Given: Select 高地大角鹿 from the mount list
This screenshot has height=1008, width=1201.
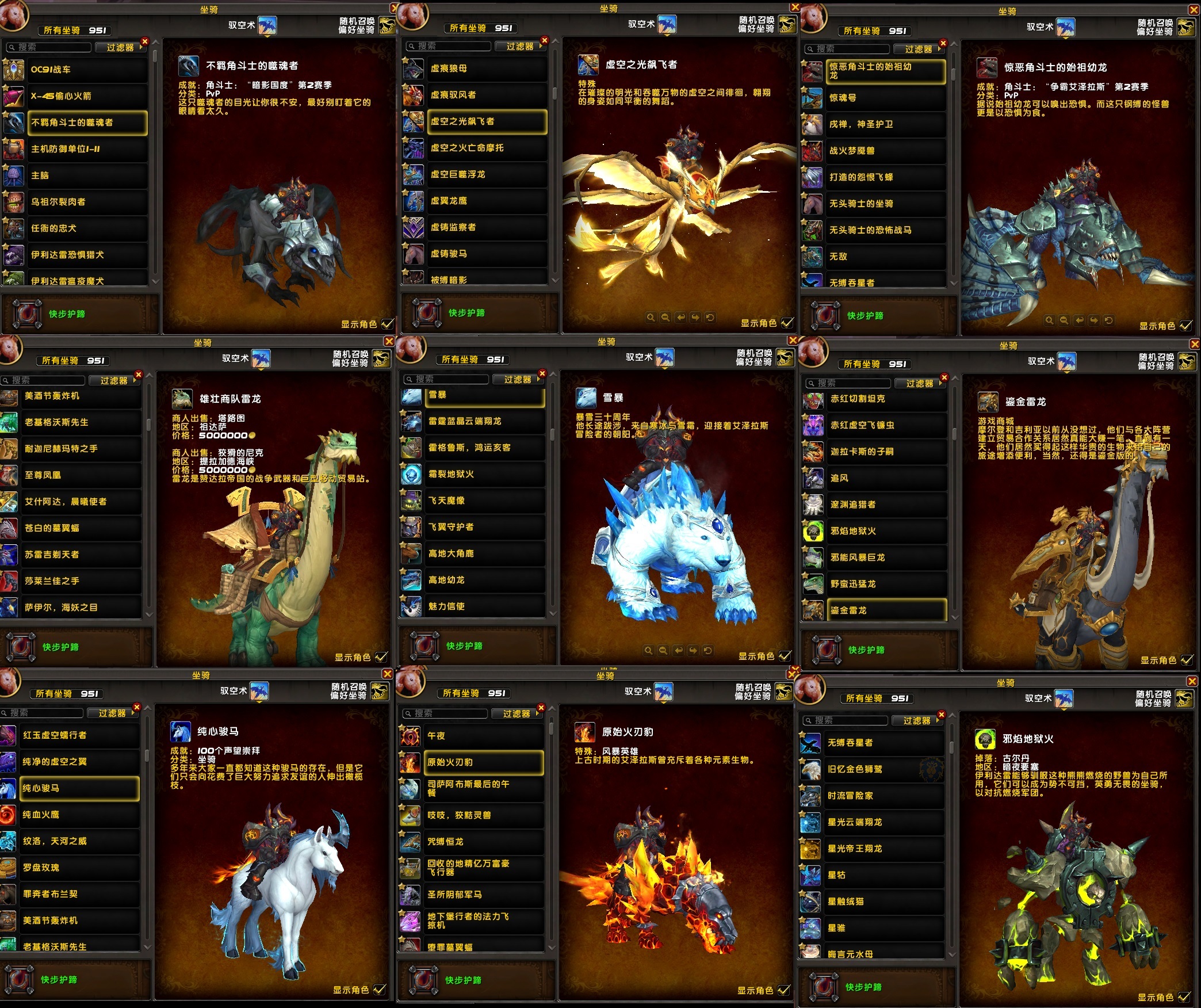Looking at the screenshot, I should click(484, 553).
